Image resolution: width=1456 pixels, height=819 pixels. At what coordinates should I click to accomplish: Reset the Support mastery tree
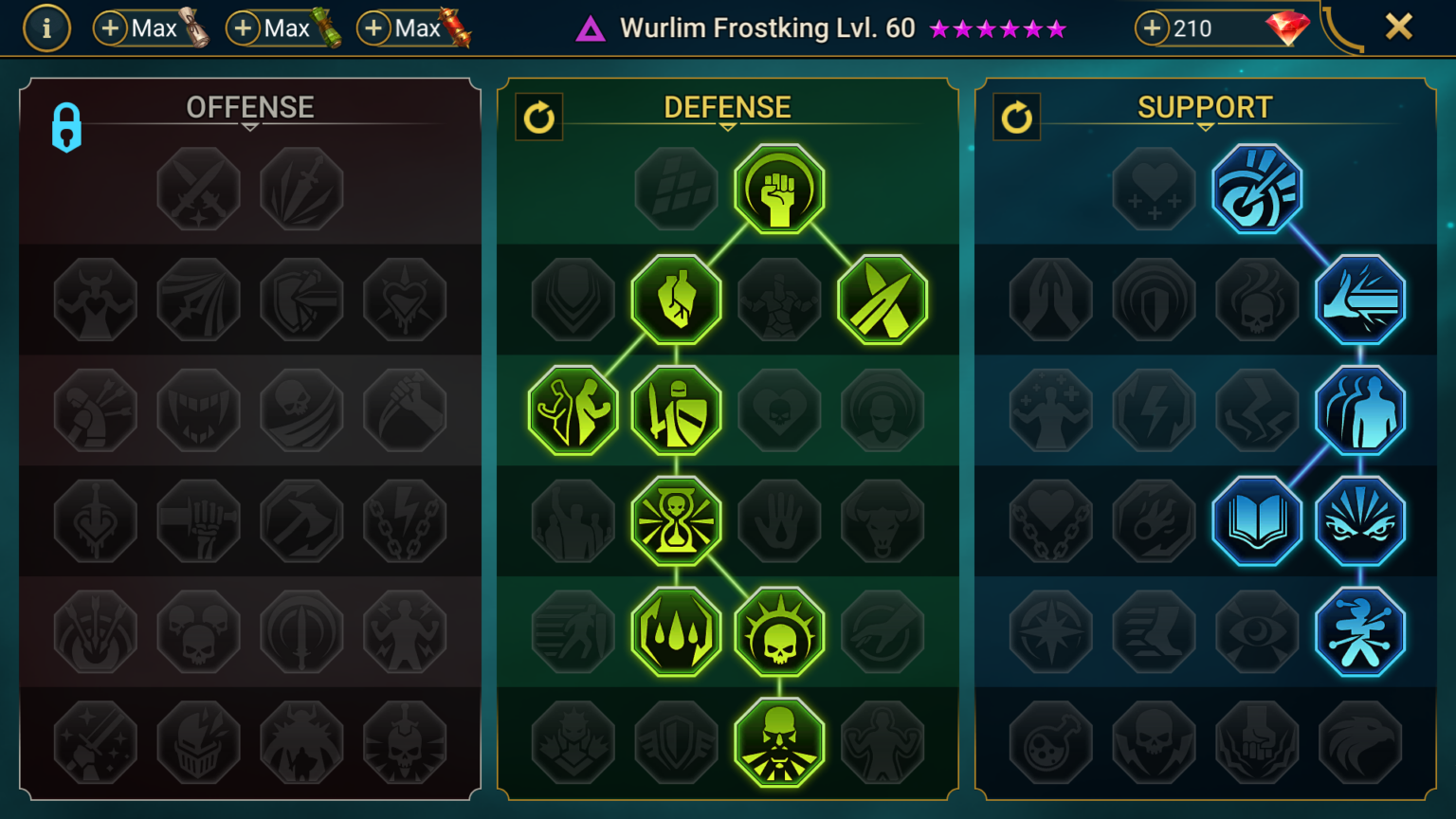pos(1017,118)
